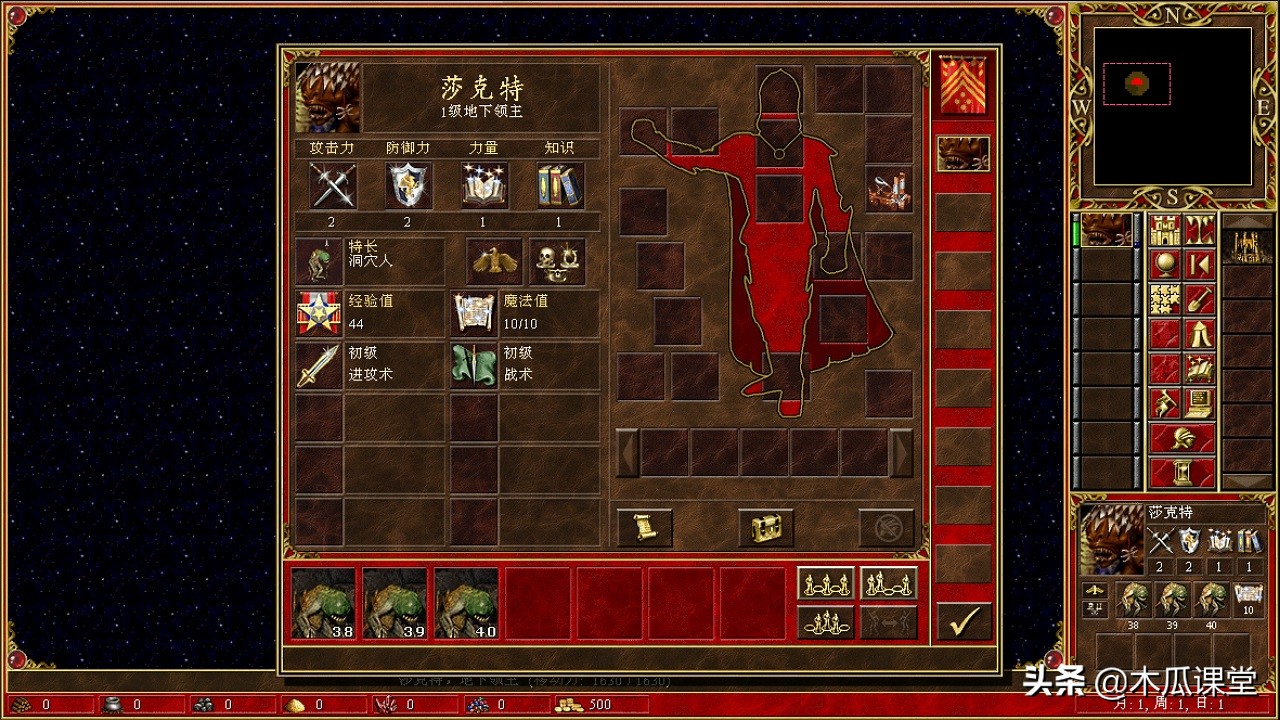Viewport: 1280px width, 720px height.
Task: Confirm with the gold checkmark button
Action: 964,622
